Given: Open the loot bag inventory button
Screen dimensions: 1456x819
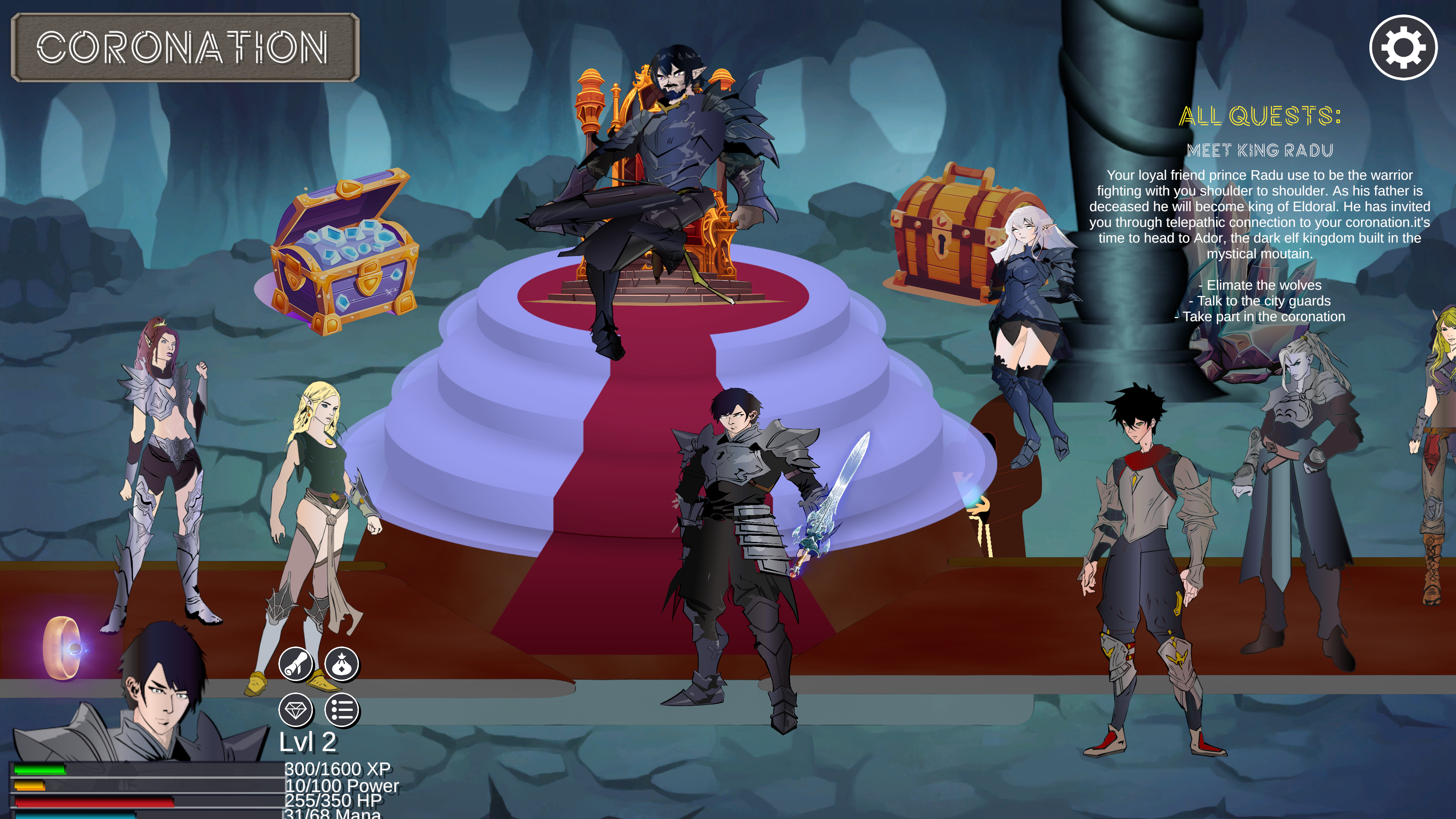Looking at the screenshot, I should (x=342, y=663).
